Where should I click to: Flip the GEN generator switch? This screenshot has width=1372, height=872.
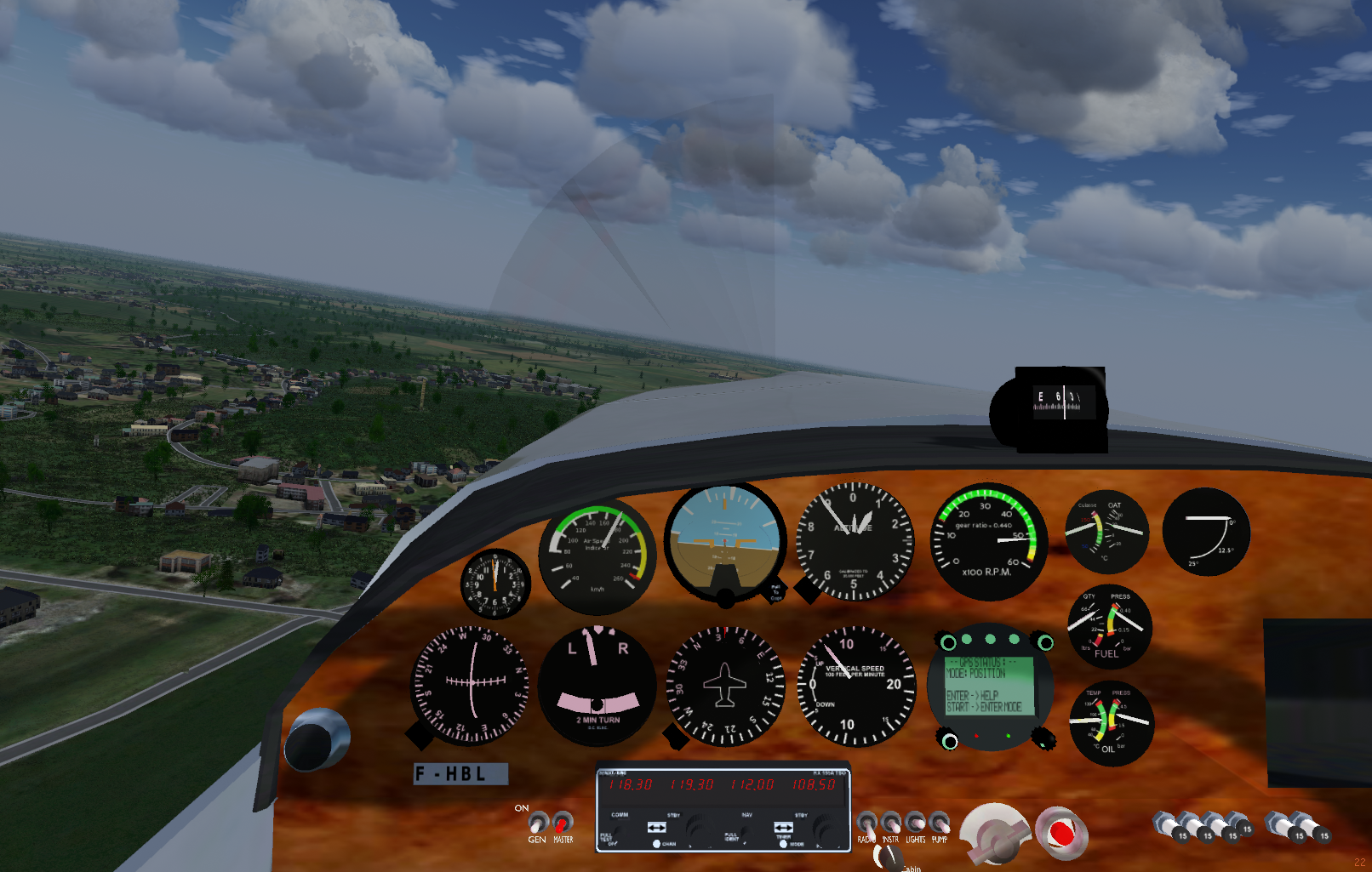[537, 824]
